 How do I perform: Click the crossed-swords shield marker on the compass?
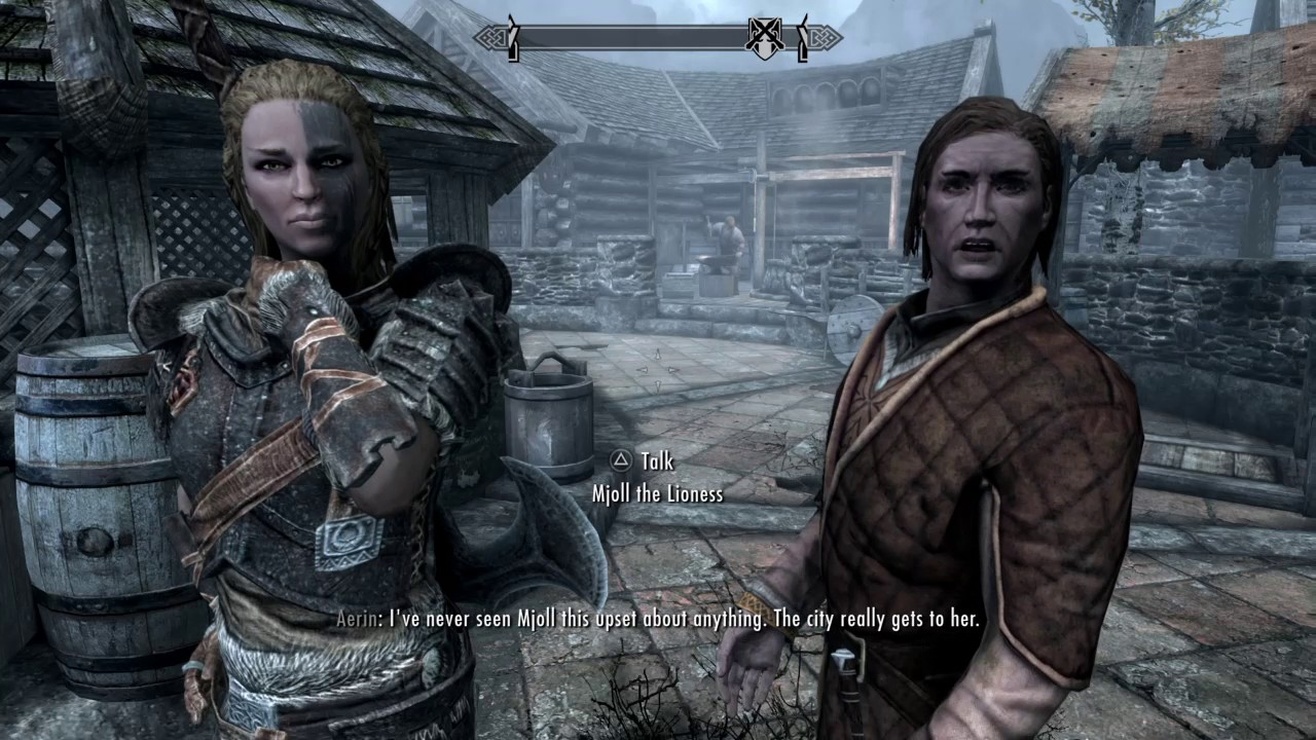pos(764,39)
